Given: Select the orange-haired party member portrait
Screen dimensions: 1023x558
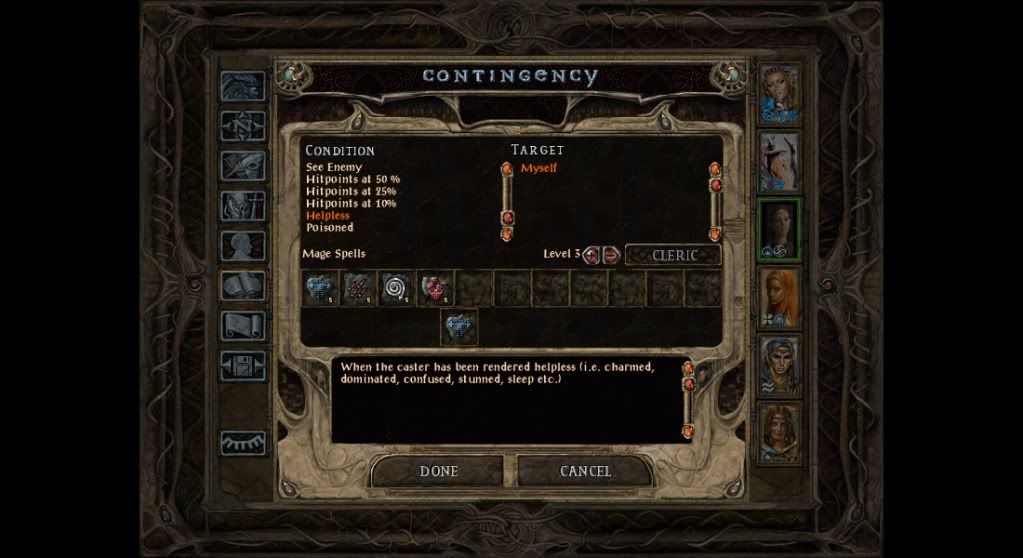Looking at the screenshot, I should [x=780, y=297].
